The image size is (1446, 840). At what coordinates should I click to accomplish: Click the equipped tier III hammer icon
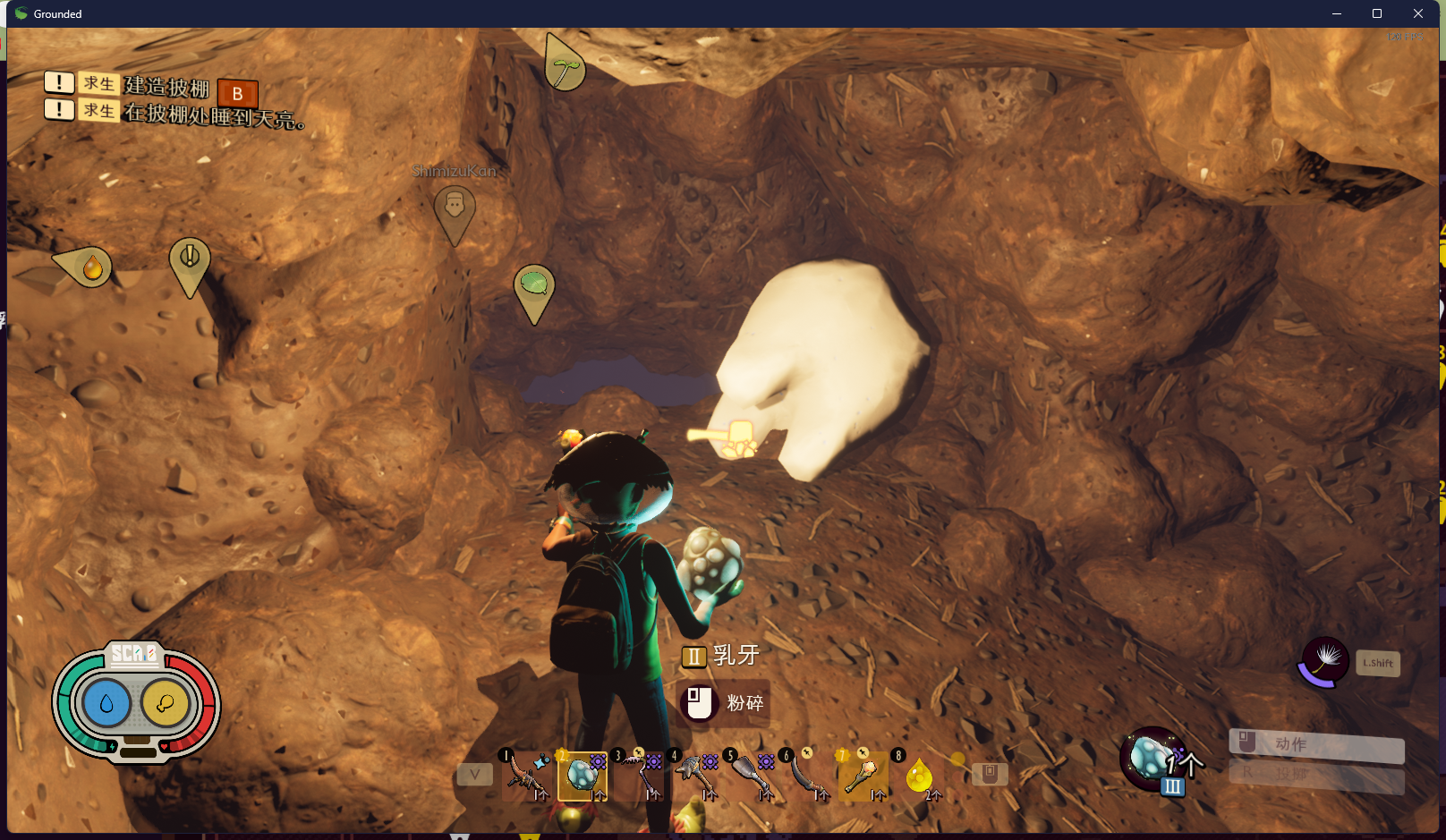(1154, 759)
